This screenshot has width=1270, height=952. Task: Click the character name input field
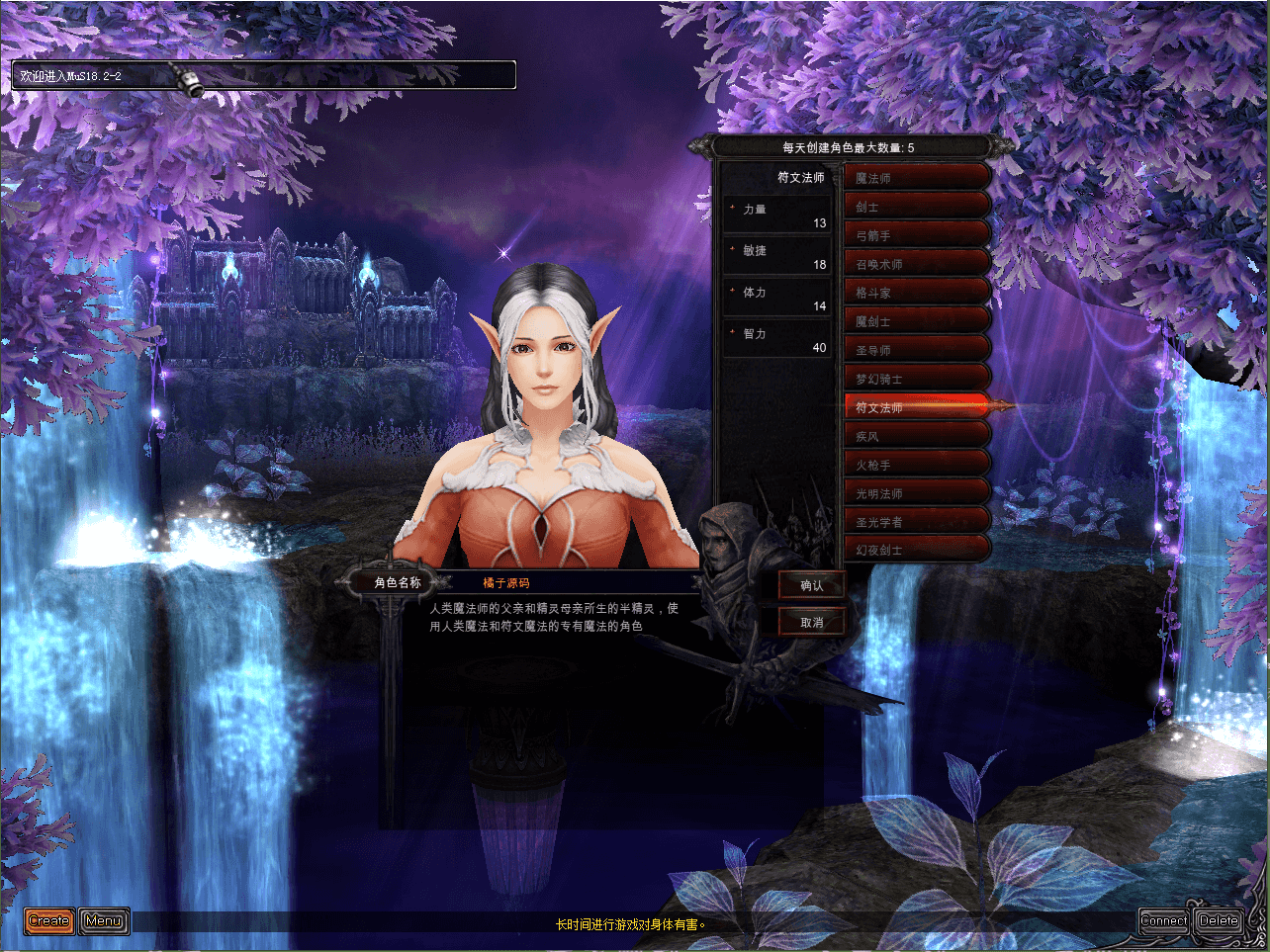pyautogui.click(x=574, y=583)
